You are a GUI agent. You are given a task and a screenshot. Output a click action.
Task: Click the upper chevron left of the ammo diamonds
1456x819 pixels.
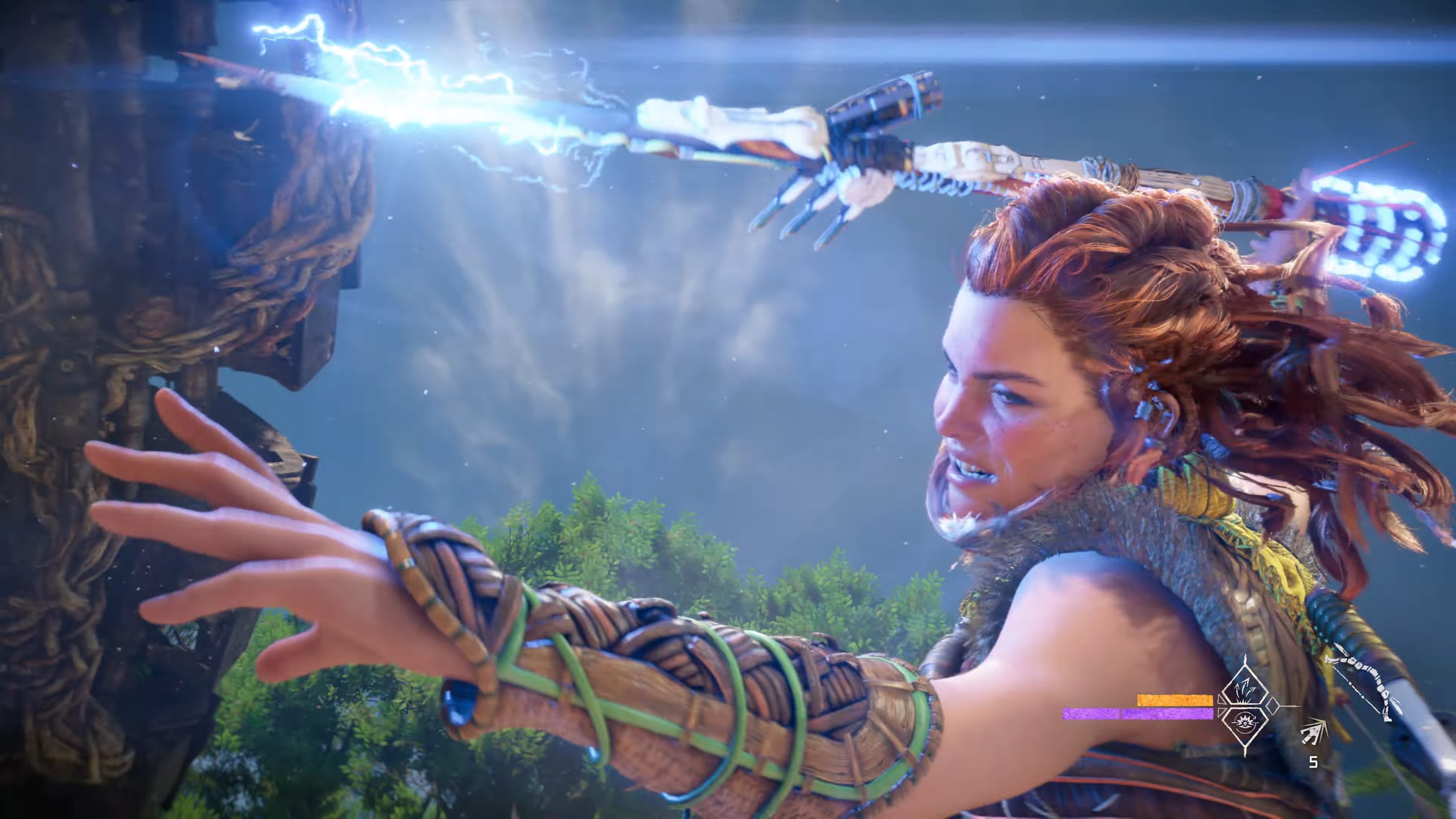pyautogui.click(x=1220, y=699)
